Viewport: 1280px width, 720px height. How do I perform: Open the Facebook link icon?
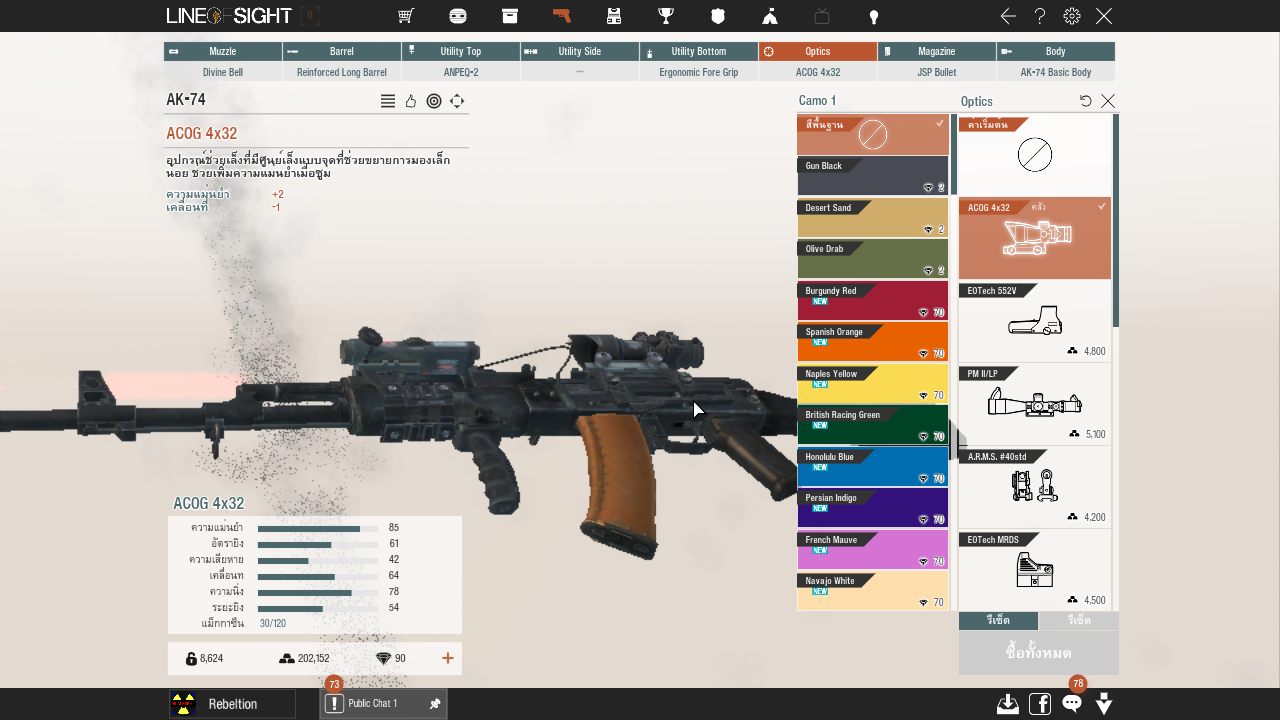click(x=1040, y=703)
